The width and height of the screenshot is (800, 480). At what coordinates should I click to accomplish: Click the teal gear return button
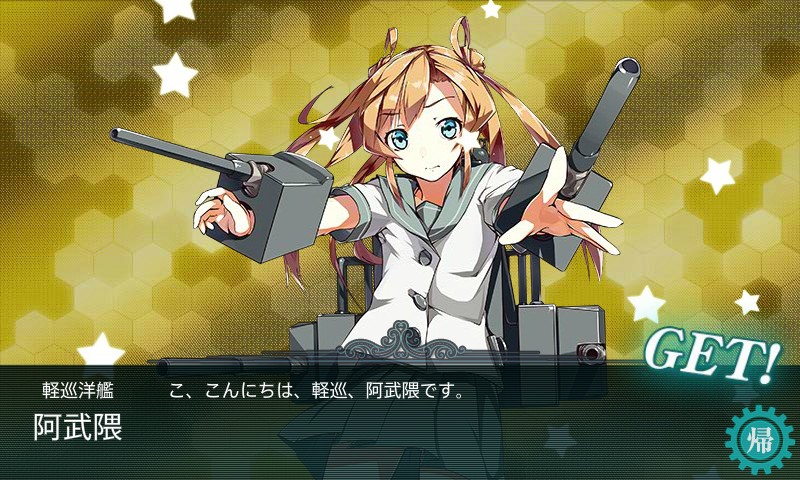[758, 439]
